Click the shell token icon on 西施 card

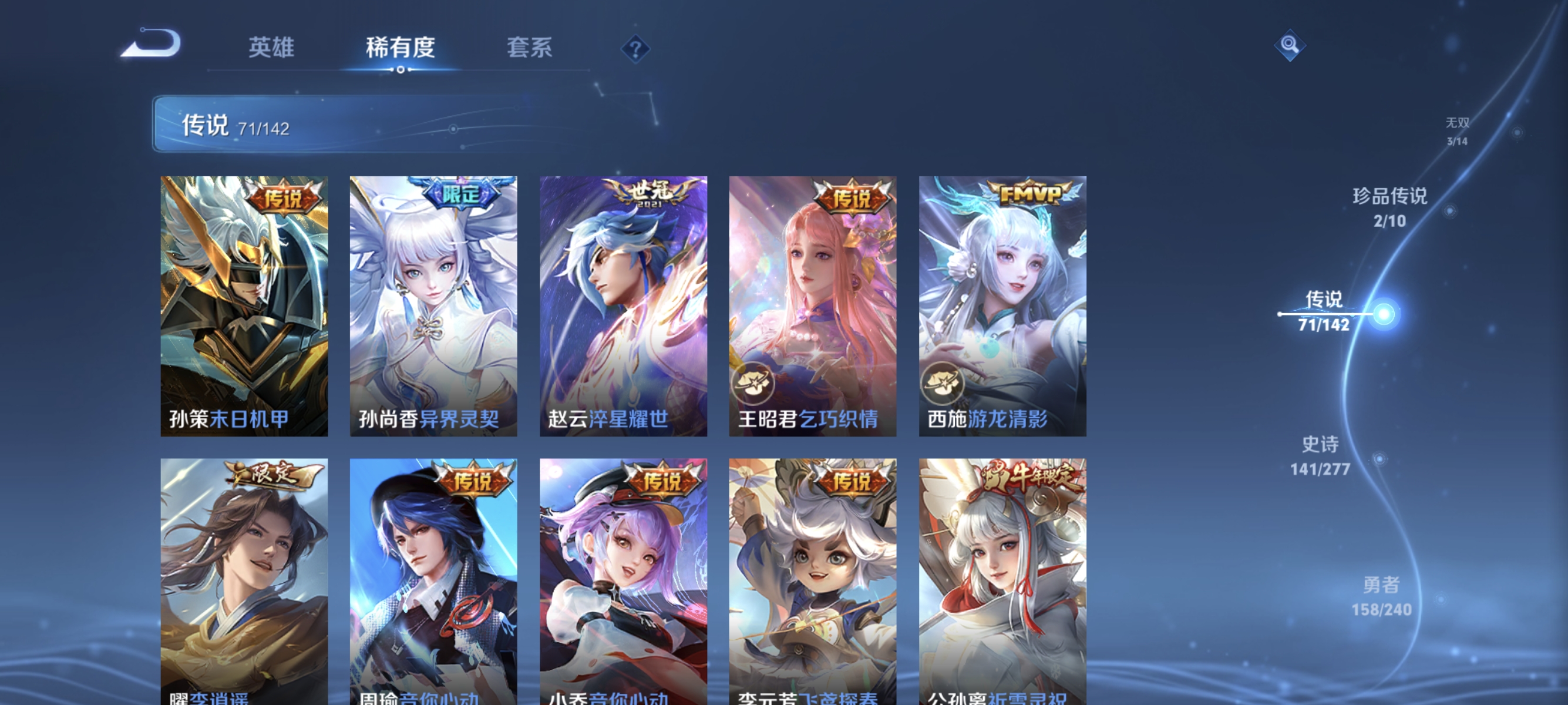point(942,383)
